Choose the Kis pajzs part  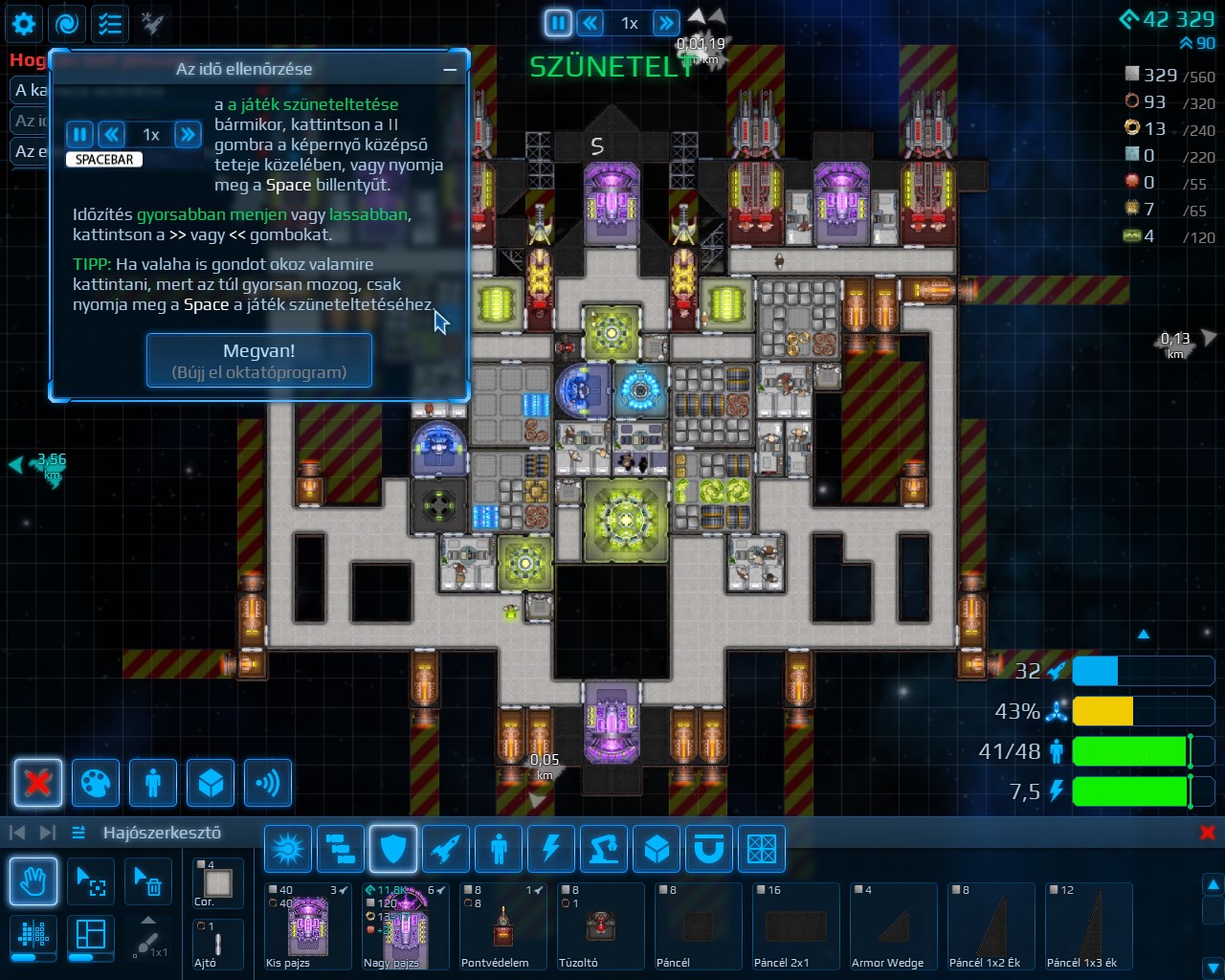click(x=308, y=926)
